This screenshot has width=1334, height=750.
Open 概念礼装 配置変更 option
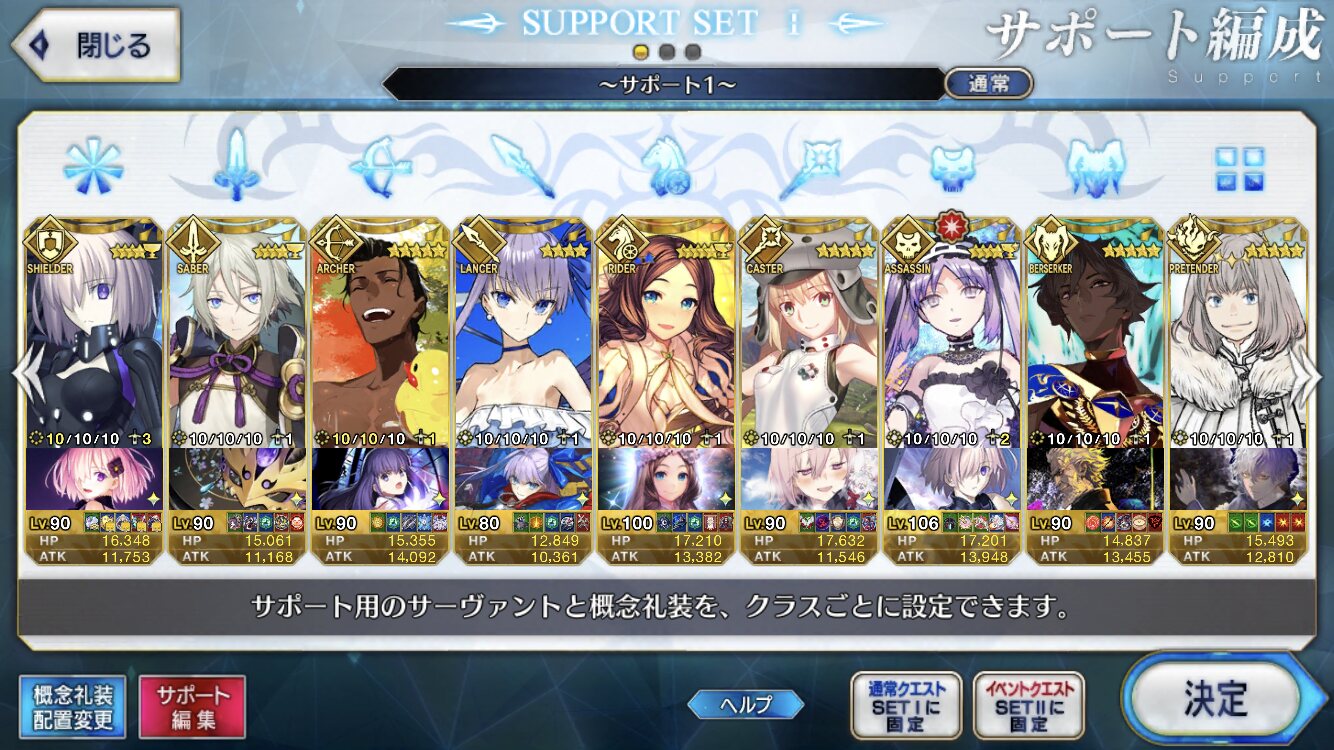(x=72, y=707)
